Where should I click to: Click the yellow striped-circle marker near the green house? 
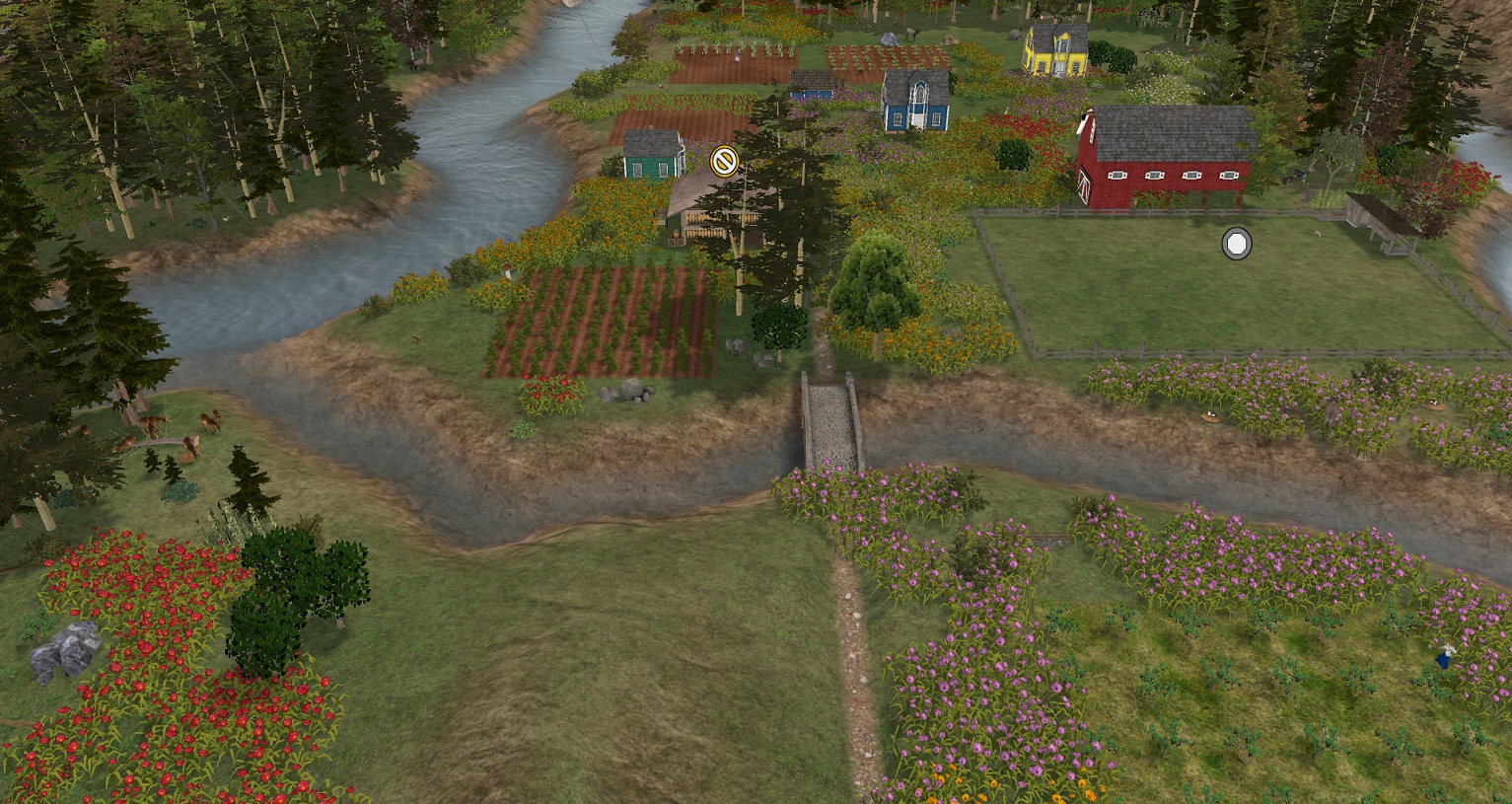click(724, 160)
